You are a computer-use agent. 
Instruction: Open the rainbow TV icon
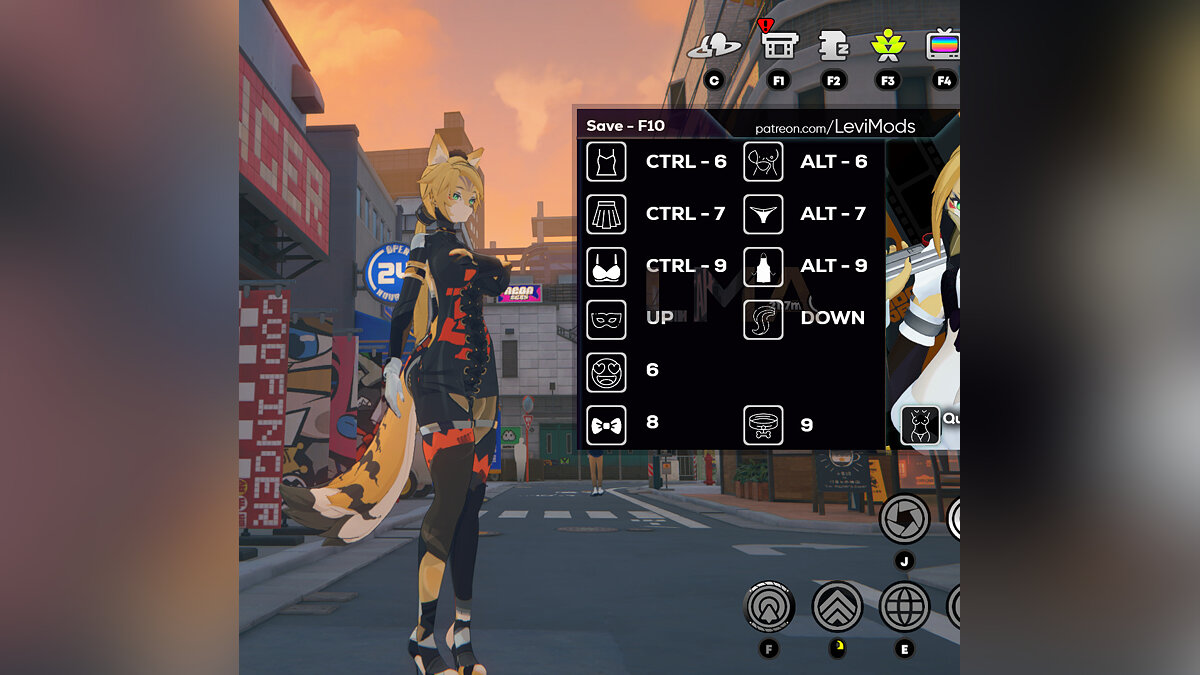[x=942, y=45]
